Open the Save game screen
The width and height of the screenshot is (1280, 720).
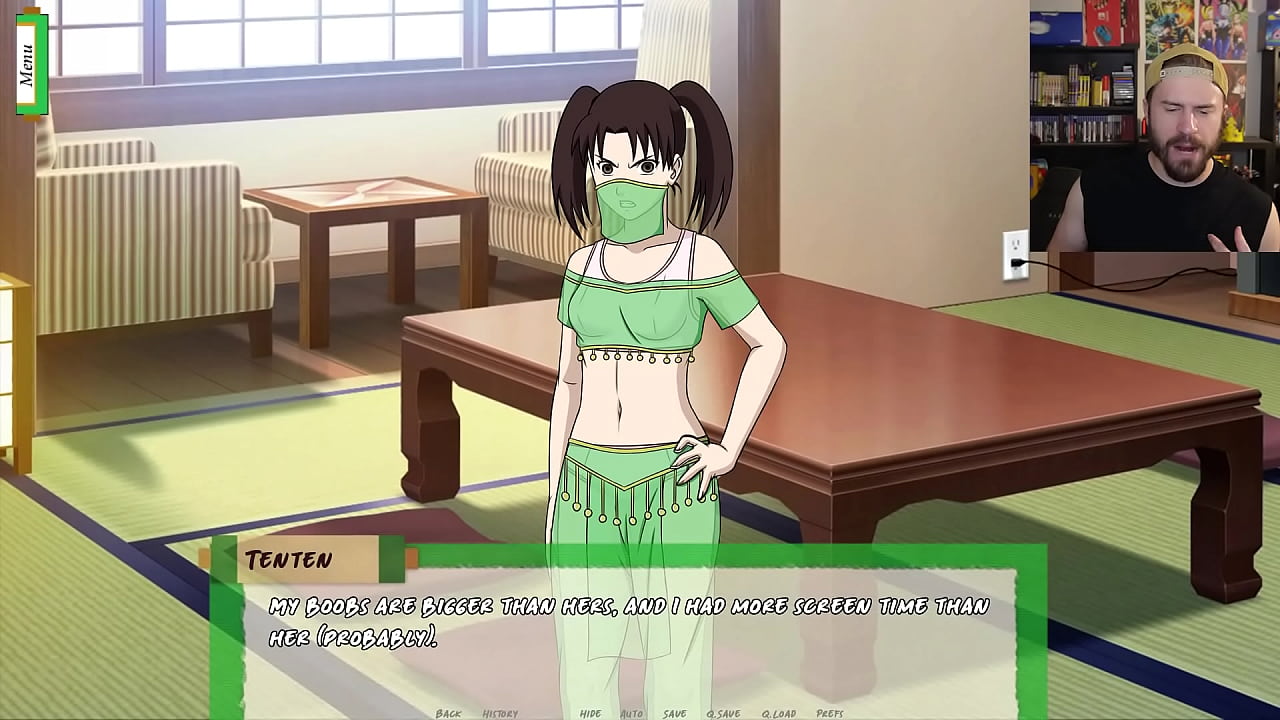[x=675, y=713]
